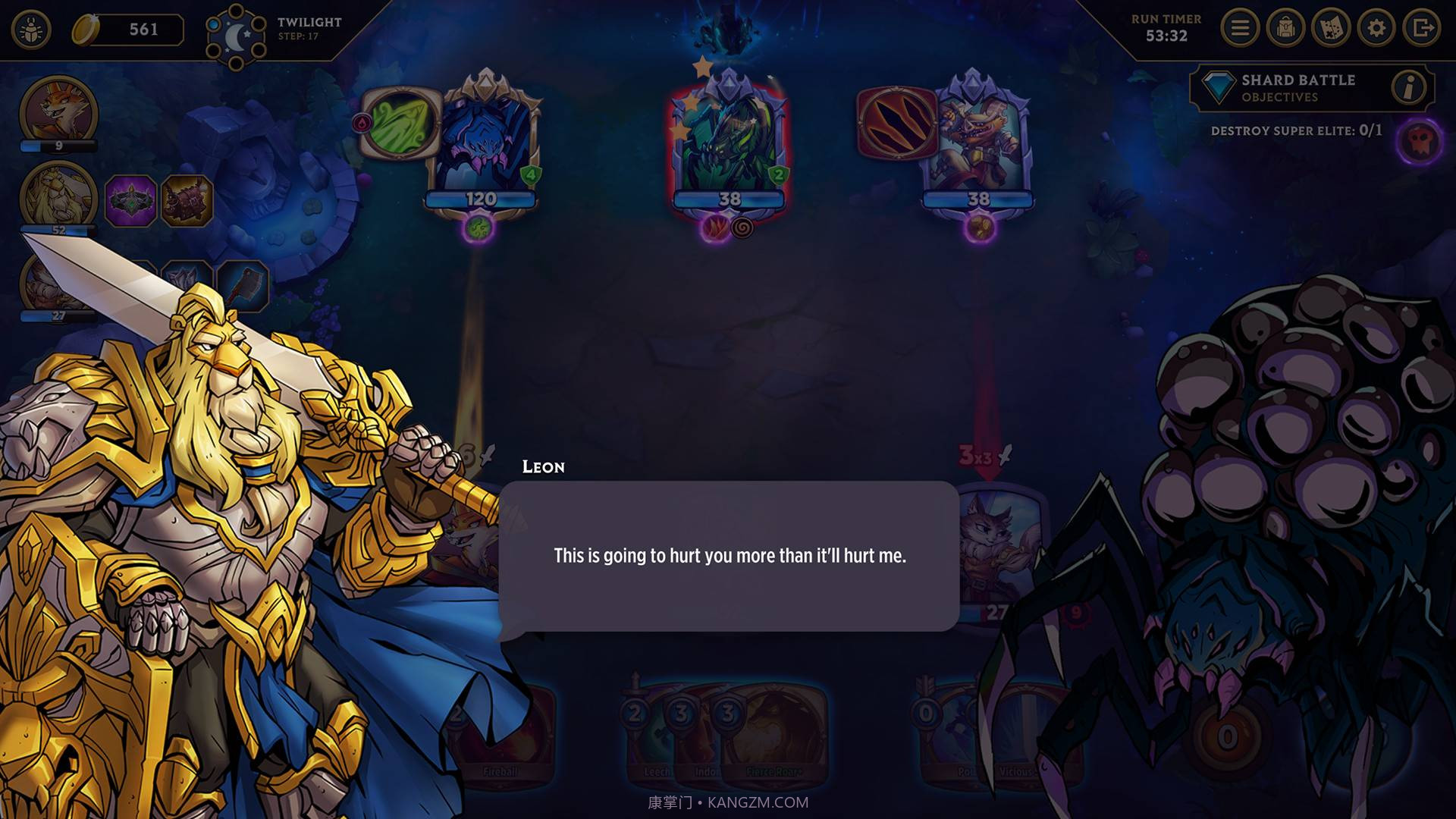Choose the lion hero portrait
The width and height of the screenshot is (1456, 819).
point(58,194)
